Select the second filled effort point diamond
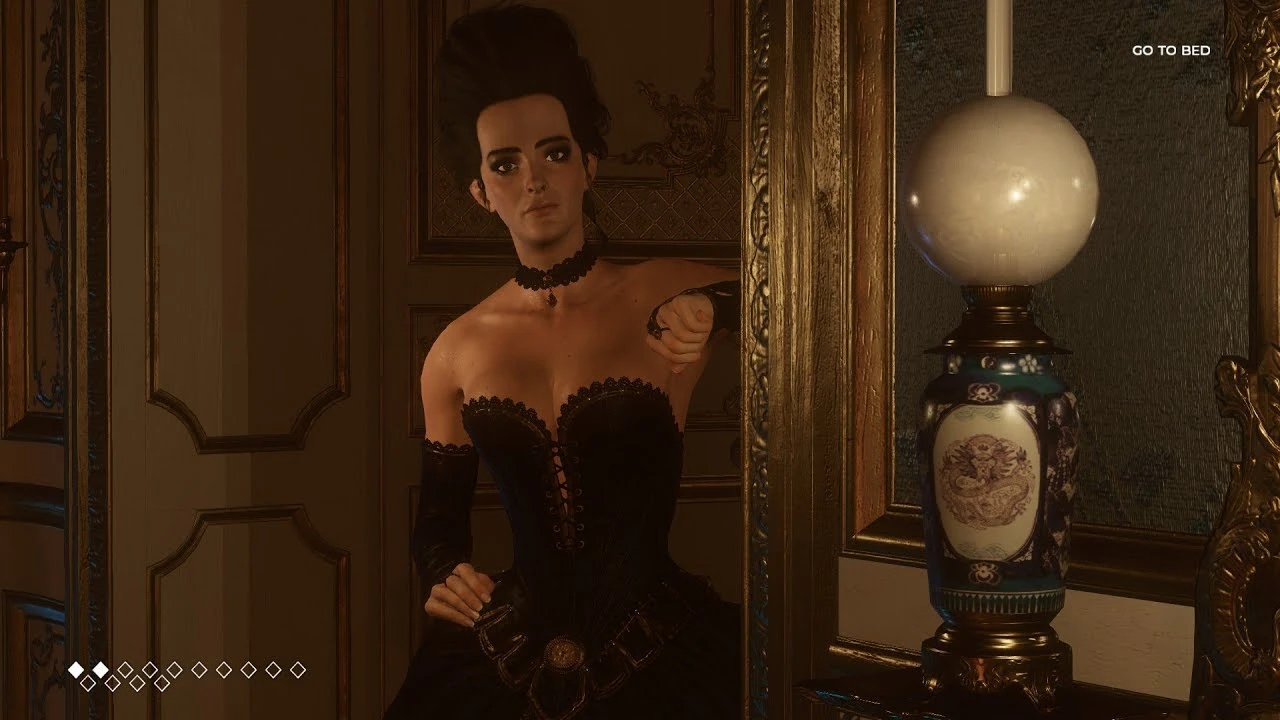 (100, 668)
